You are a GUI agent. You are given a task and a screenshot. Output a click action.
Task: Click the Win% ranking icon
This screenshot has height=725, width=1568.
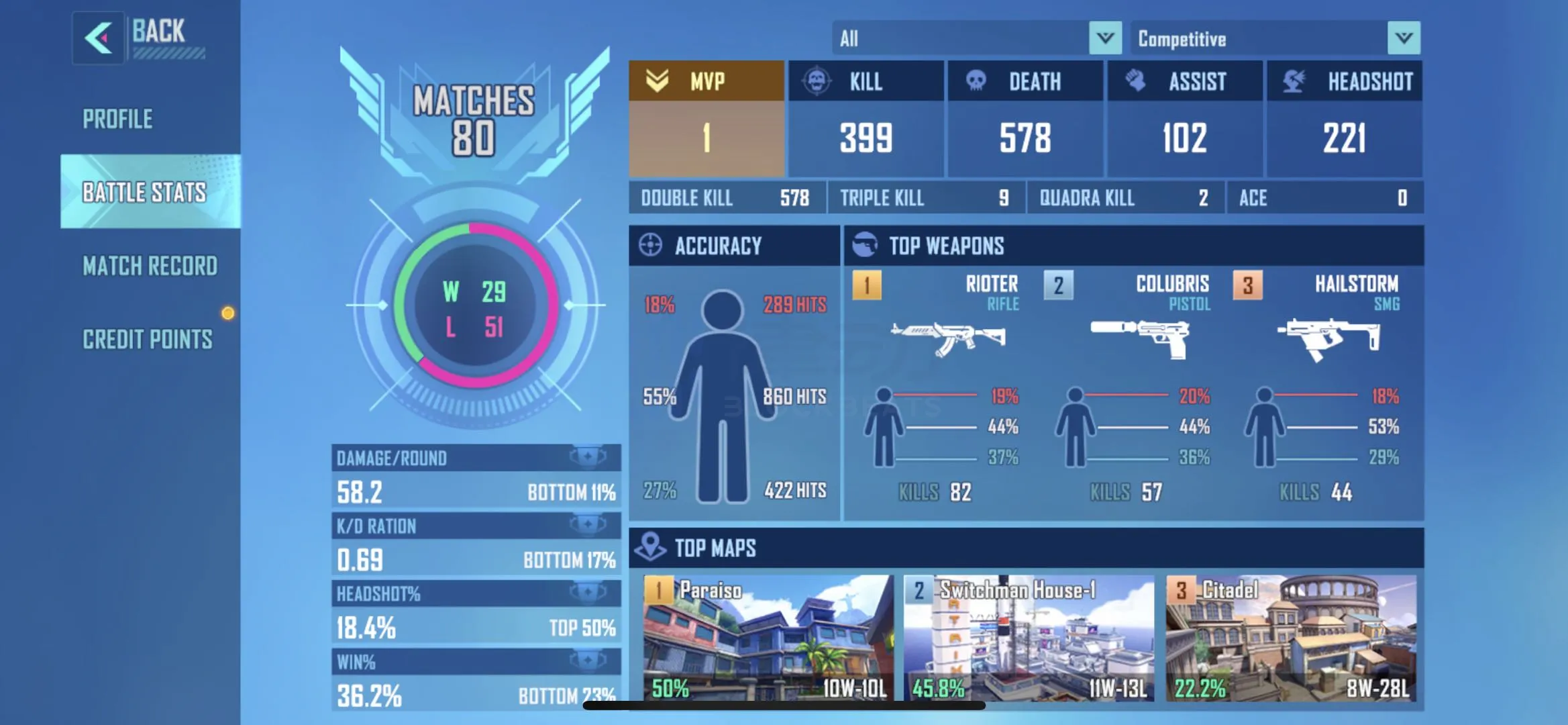pos(588,661)
